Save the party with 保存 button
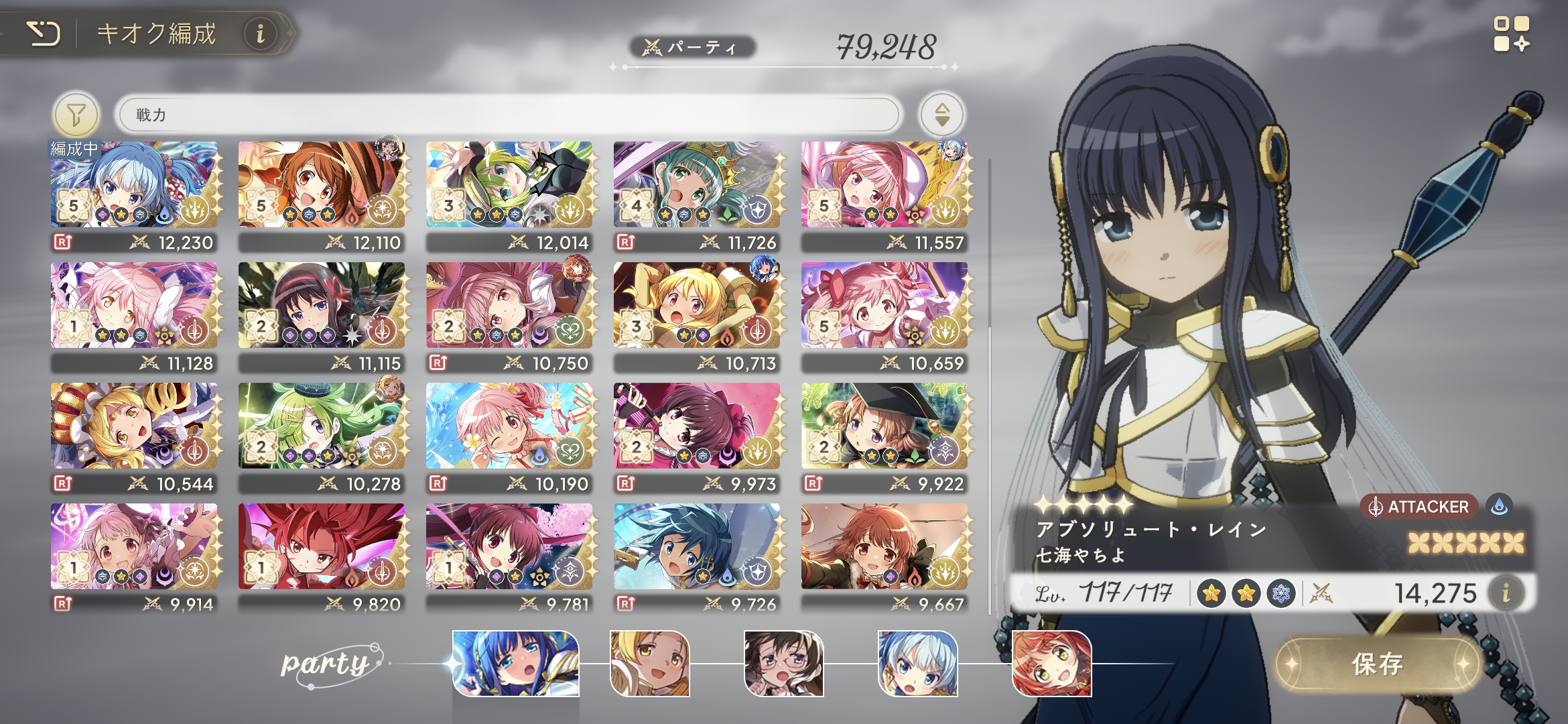Image resolution: width=1568 pixels, height=724 pixels. [x=1377, y=664]
